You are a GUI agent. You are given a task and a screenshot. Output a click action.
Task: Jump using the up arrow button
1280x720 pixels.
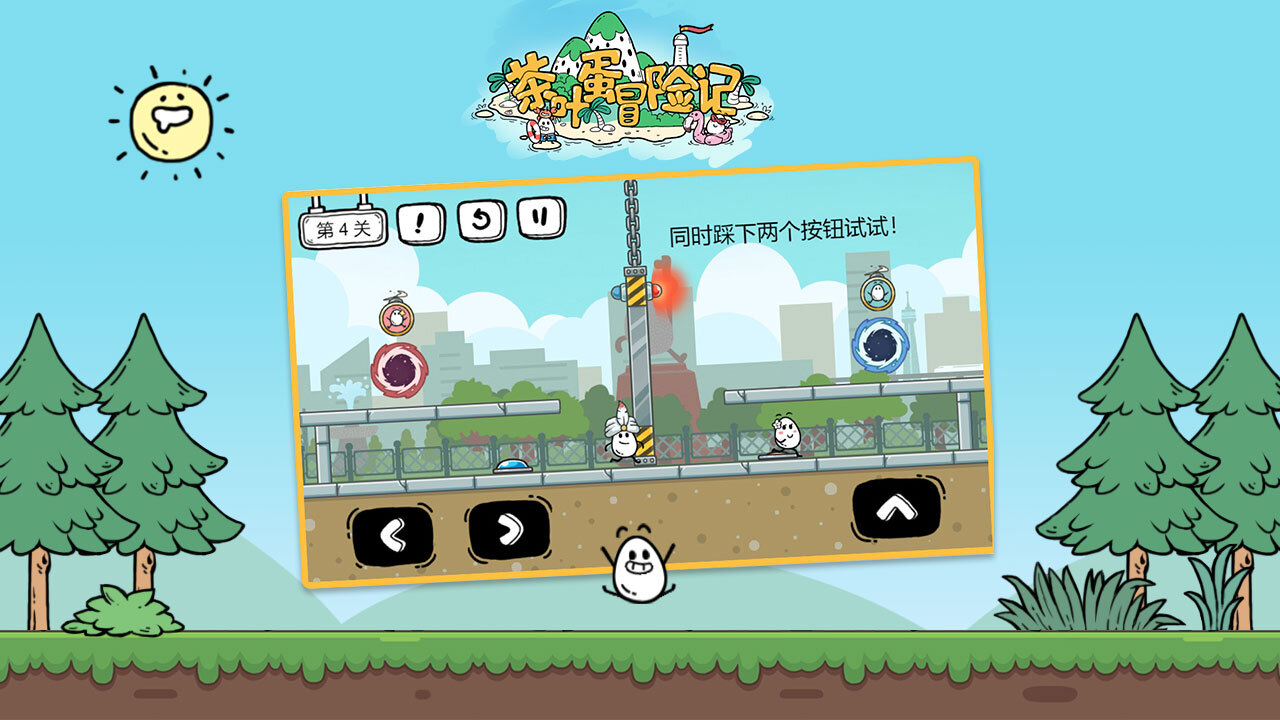coord(897,508)
